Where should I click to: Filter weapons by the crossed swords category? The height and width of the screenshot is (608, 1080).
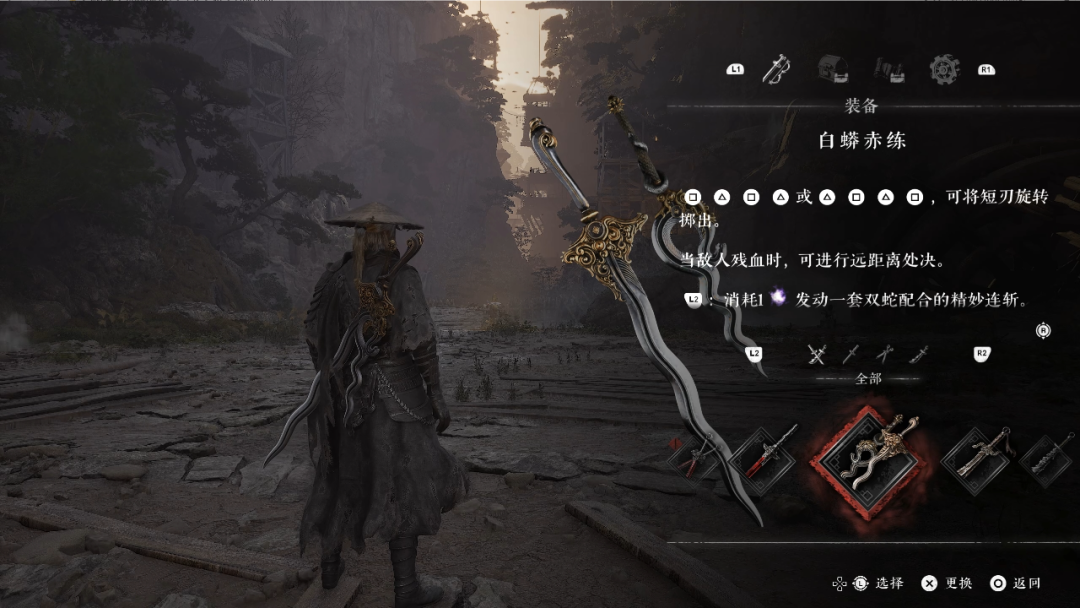(x=816, y=354)
